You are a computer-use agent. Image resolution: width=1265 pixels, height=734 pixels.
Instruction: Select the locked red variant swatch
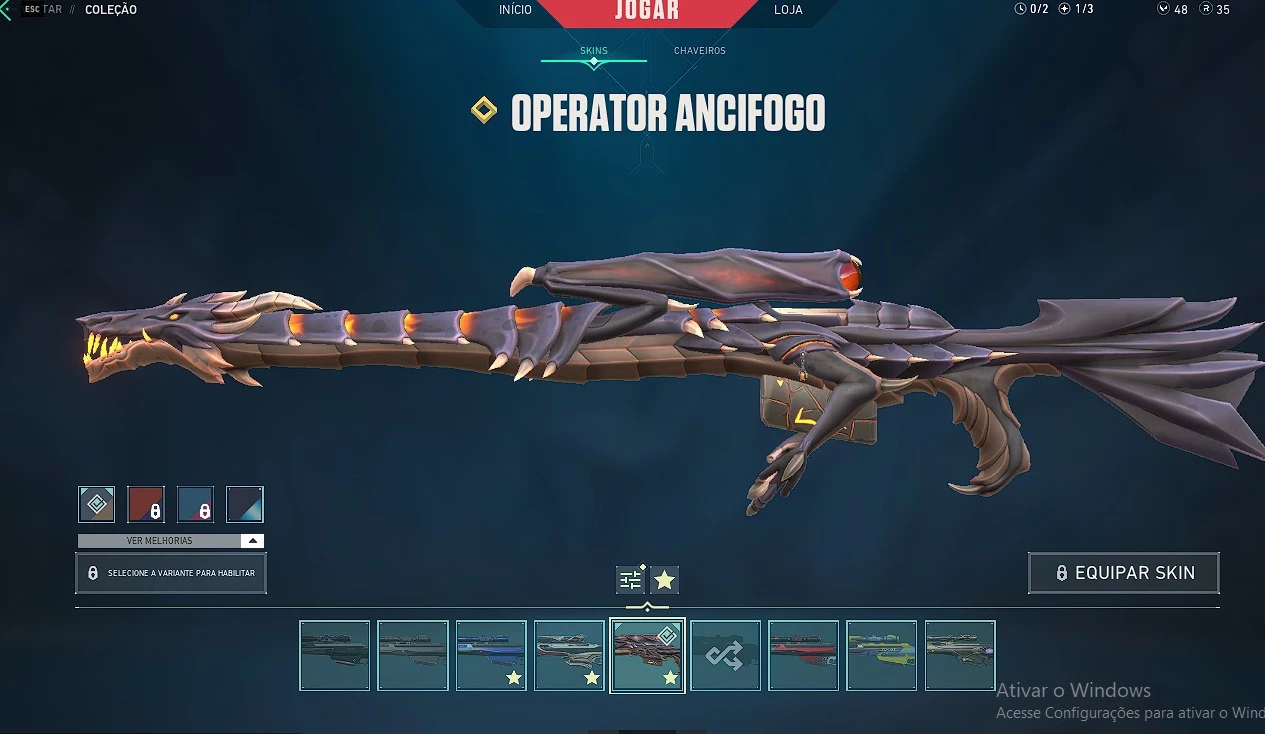146,504
